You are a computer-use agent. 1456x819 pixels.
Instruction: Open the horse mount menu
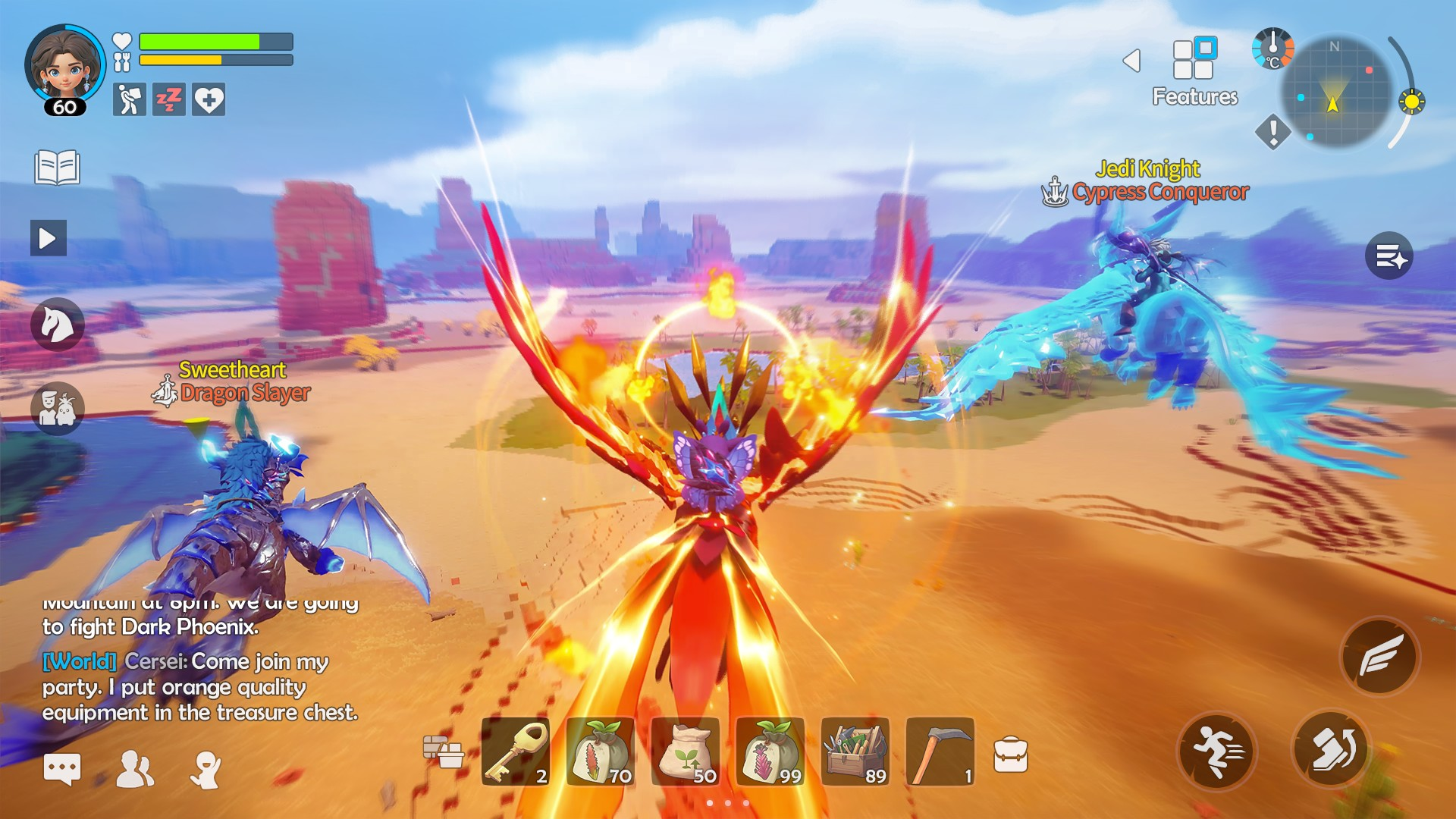[57, 325]
